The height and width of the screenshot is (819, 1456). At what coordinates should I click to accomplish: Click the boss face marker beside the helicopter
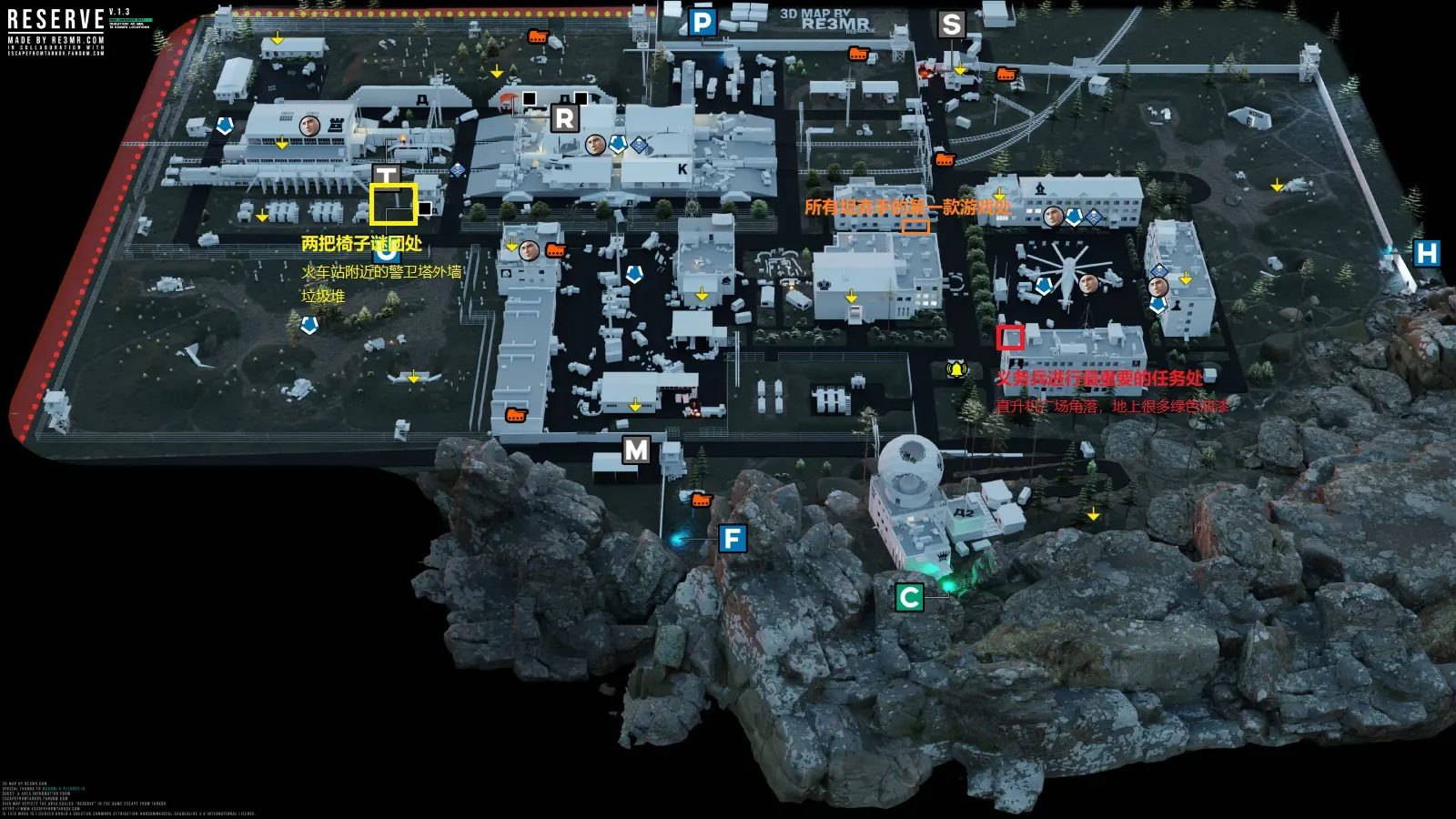coord(1087,285)
